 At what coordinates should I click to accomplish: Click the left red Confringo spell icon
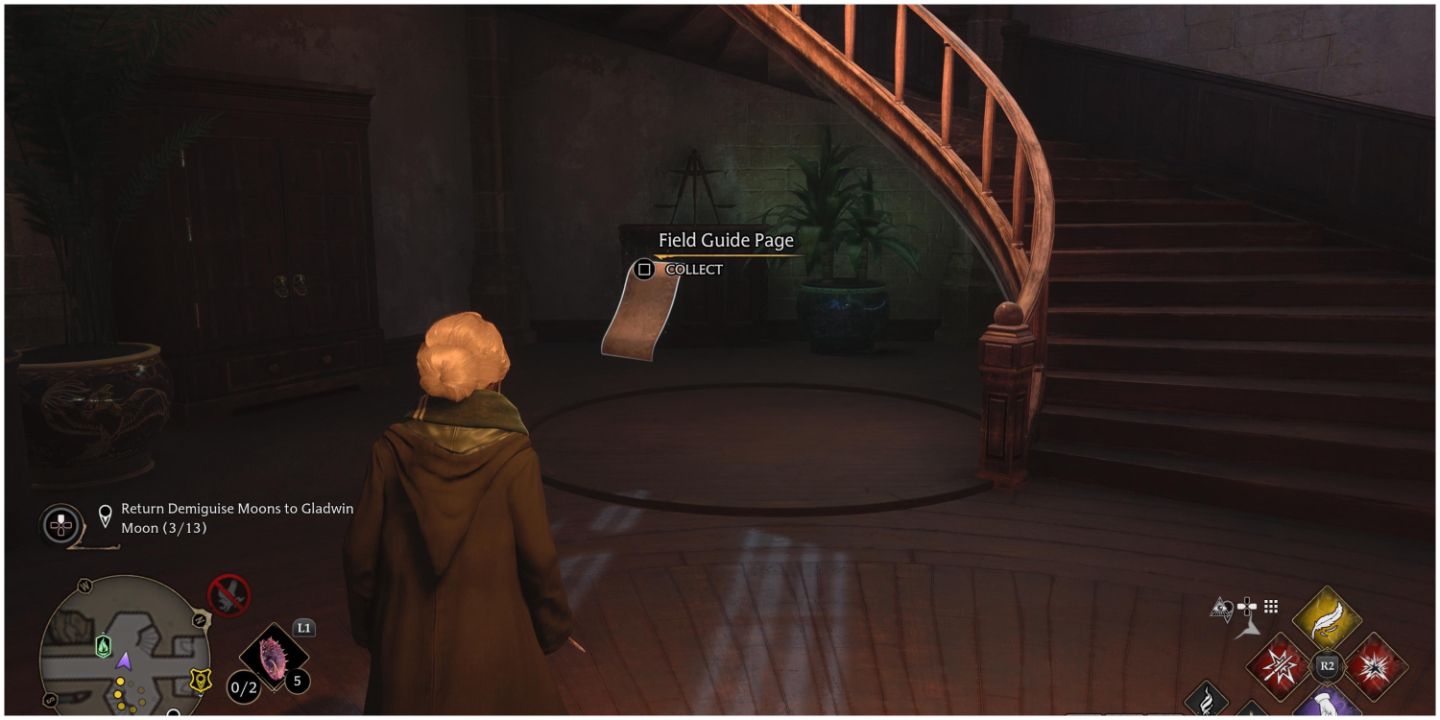tap(1277, 665)
